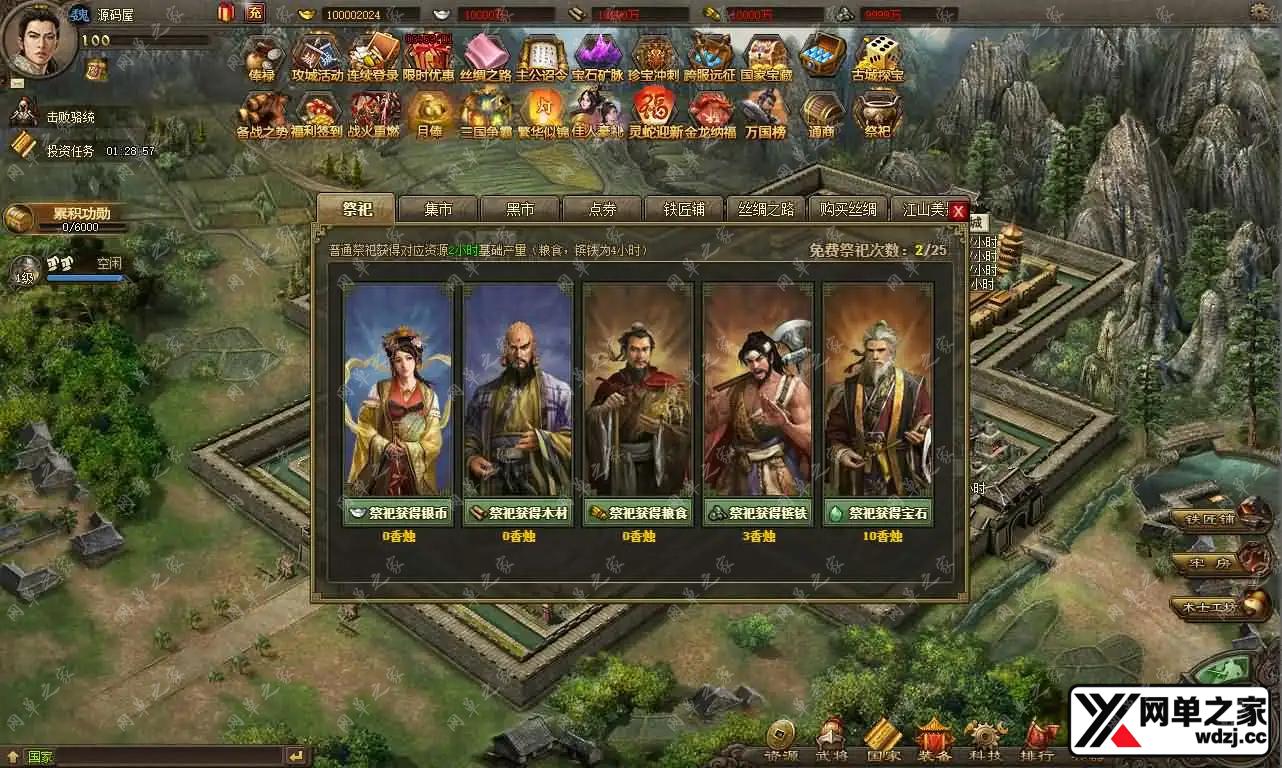This screenshot has height=768, width=1282.
Task: Choose 祭祀获得银币 under the lady portrait
Action: click(x=398, y=513)
